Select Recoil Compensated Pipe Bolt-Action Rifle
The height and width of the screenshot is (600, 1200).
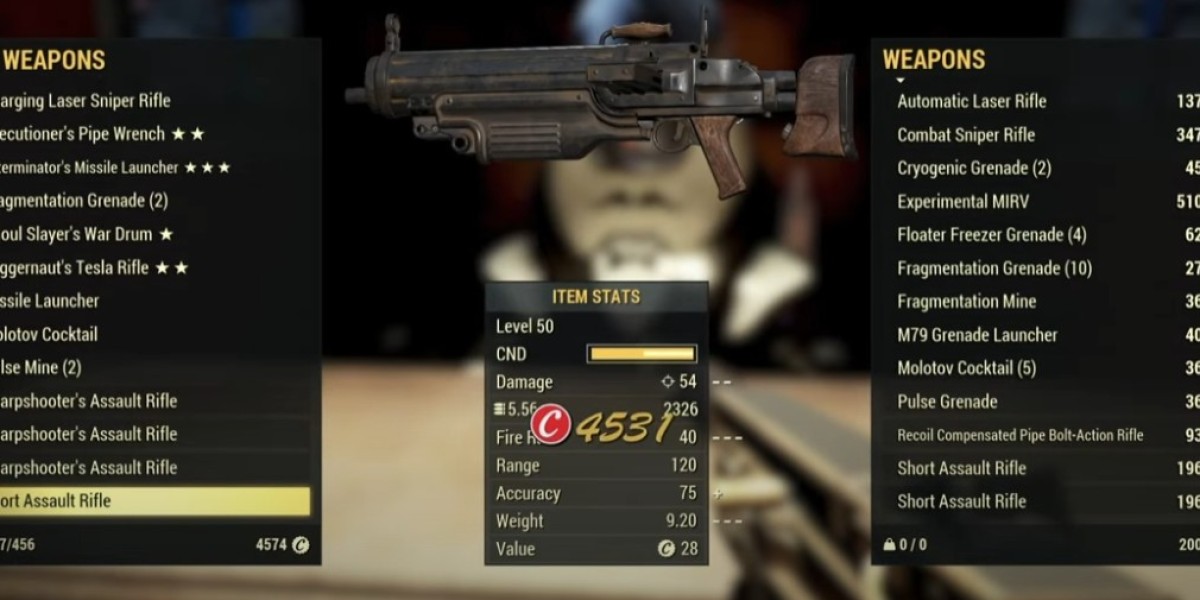1020,435
